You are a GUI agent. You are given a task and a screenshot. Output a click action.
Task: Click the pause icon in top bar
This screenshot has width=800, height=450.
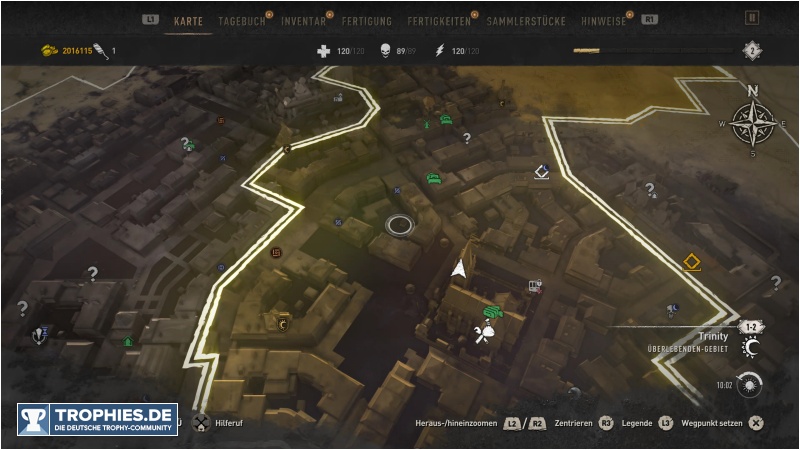pos(752,18)
